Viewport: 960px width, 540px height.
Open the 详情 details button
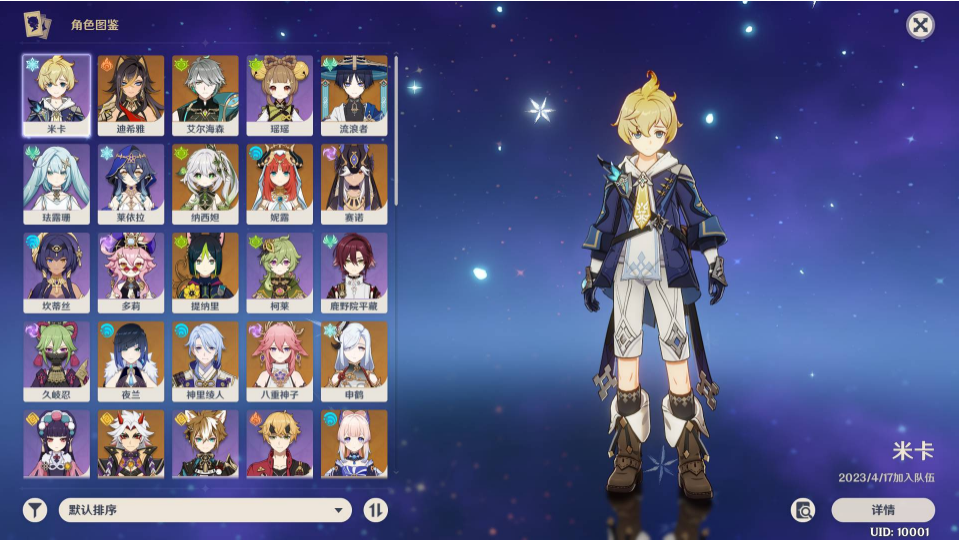883,510
